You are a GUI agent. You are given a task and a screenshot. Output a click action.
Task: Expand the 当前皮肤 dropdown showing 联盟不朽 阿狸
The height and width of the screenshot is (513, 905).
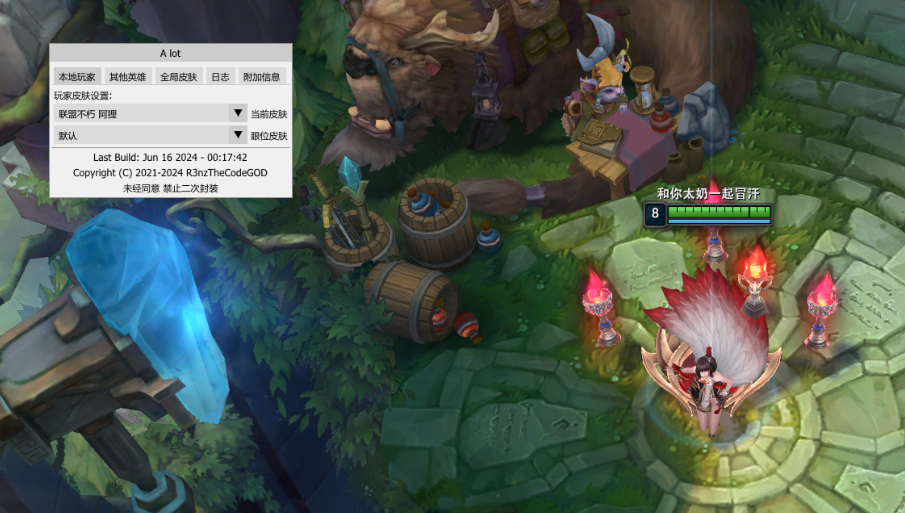point(150,114)
